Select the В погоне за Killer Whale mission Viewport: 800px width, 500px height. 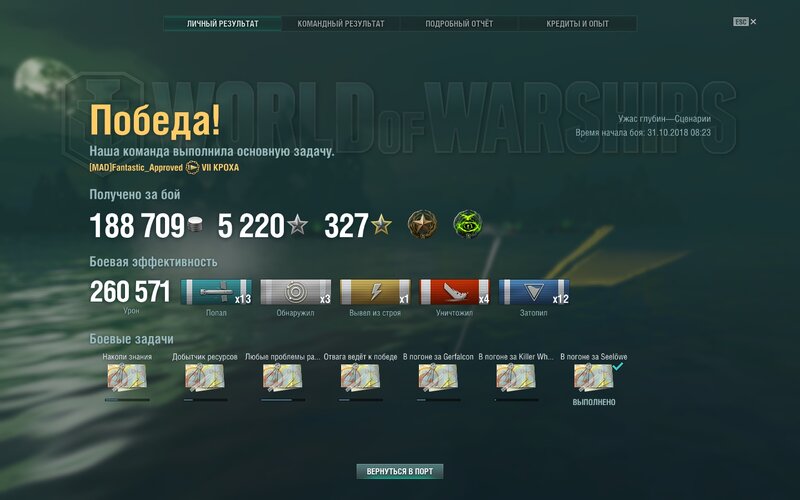(x=516, y=377)
